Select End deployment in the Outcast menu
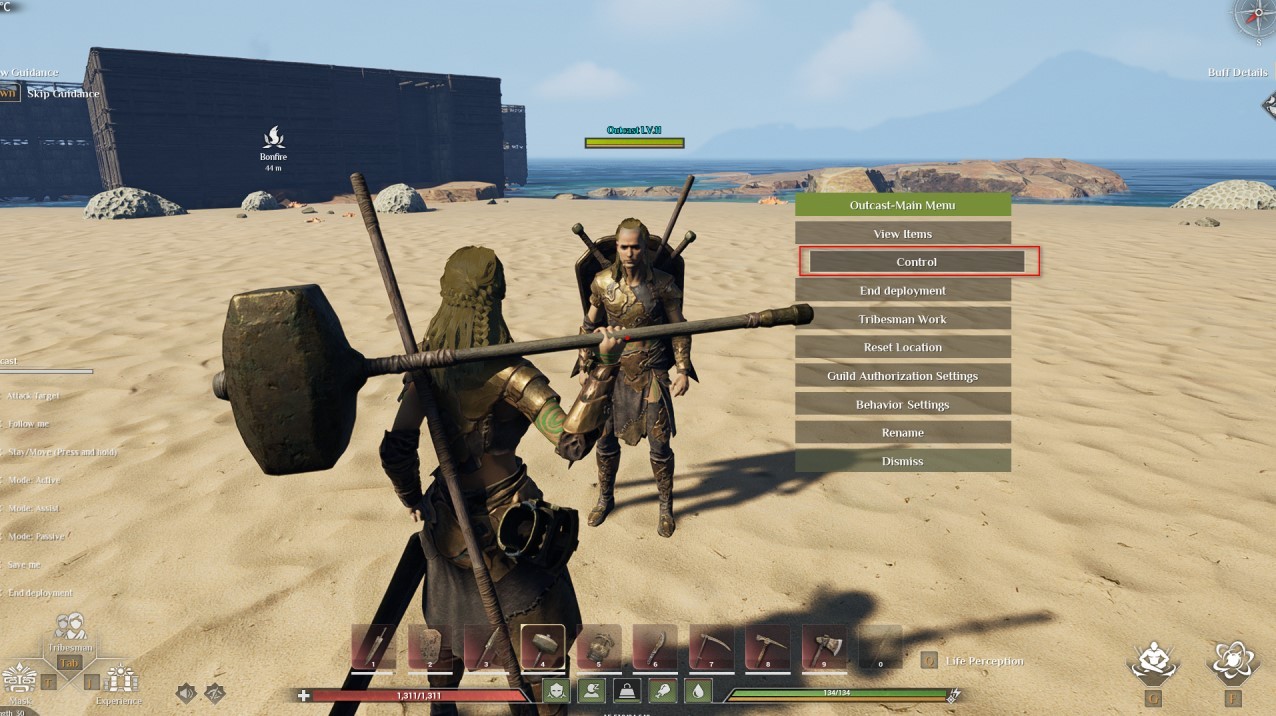Image resolution: width=1276 pixels, height=716 pixels. (x=902, y=291)
